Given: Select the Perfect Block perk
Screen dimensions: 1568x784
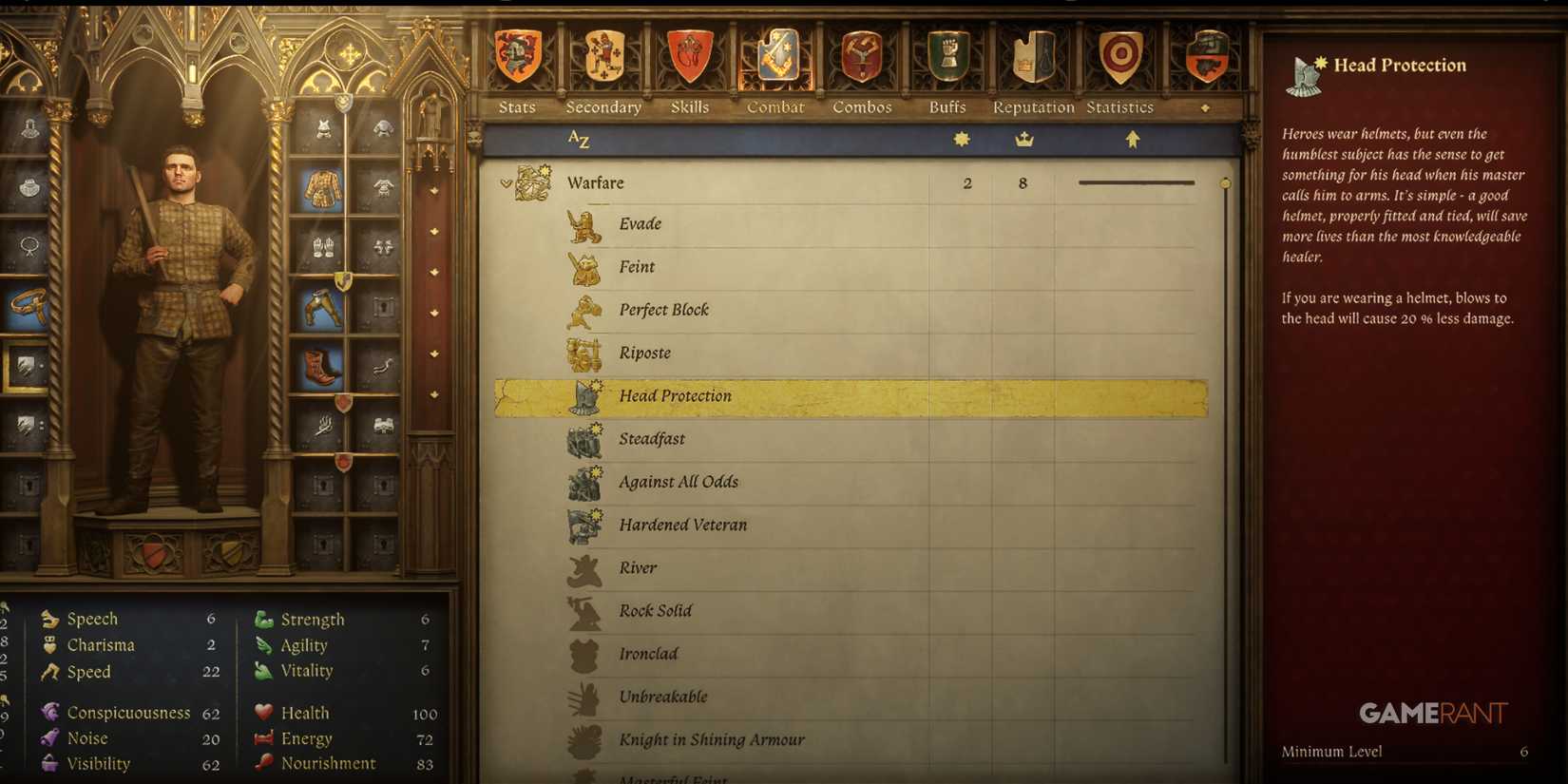Looking at the screenshot, I should pyautogui.click(x=665, y=309).
